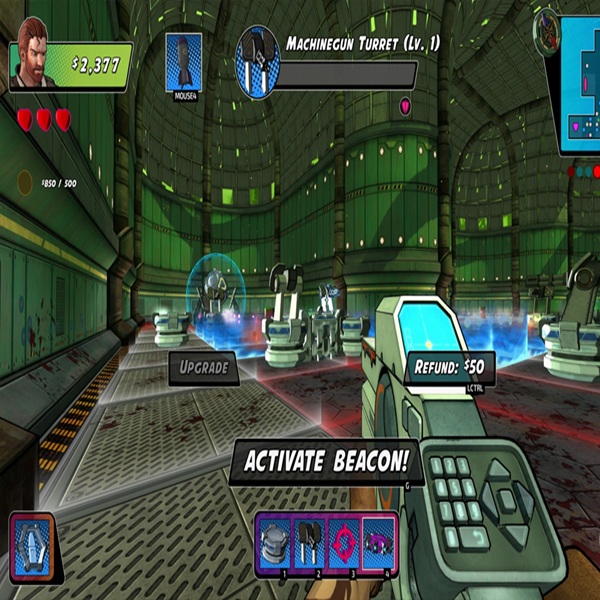The height and width of the screenshot is (600, 600).
Task: Click the rocket weapon icon
Action: [x=183, y=62]
